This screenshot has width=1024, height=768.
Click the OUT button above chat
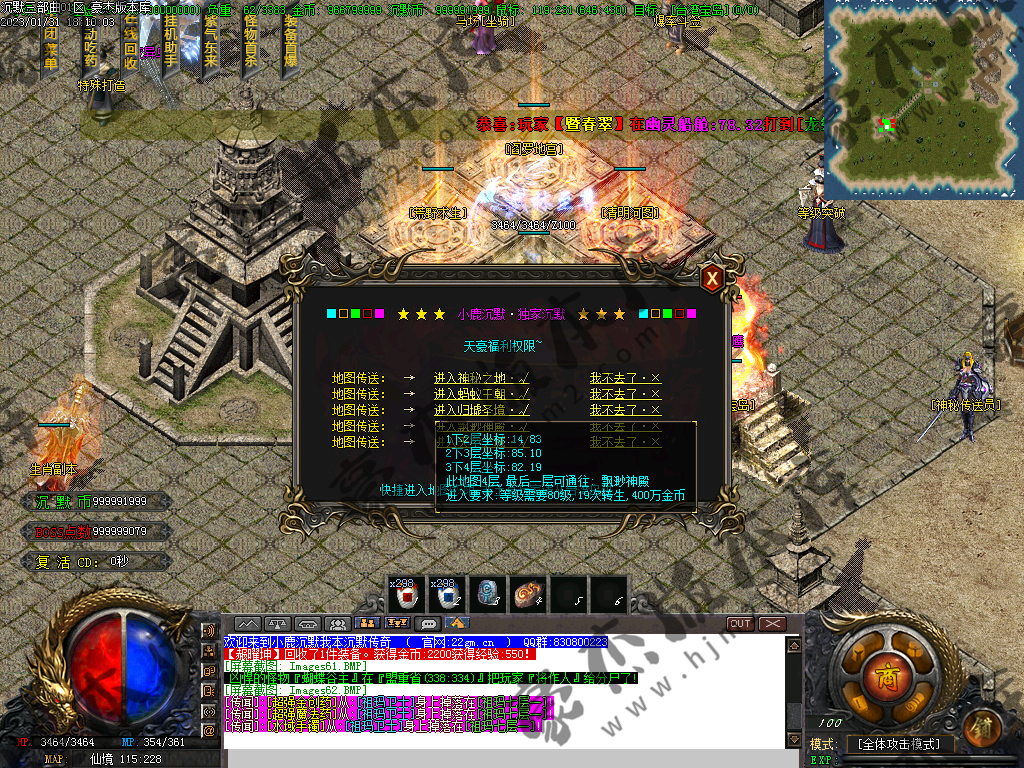(x=740, y=624)
